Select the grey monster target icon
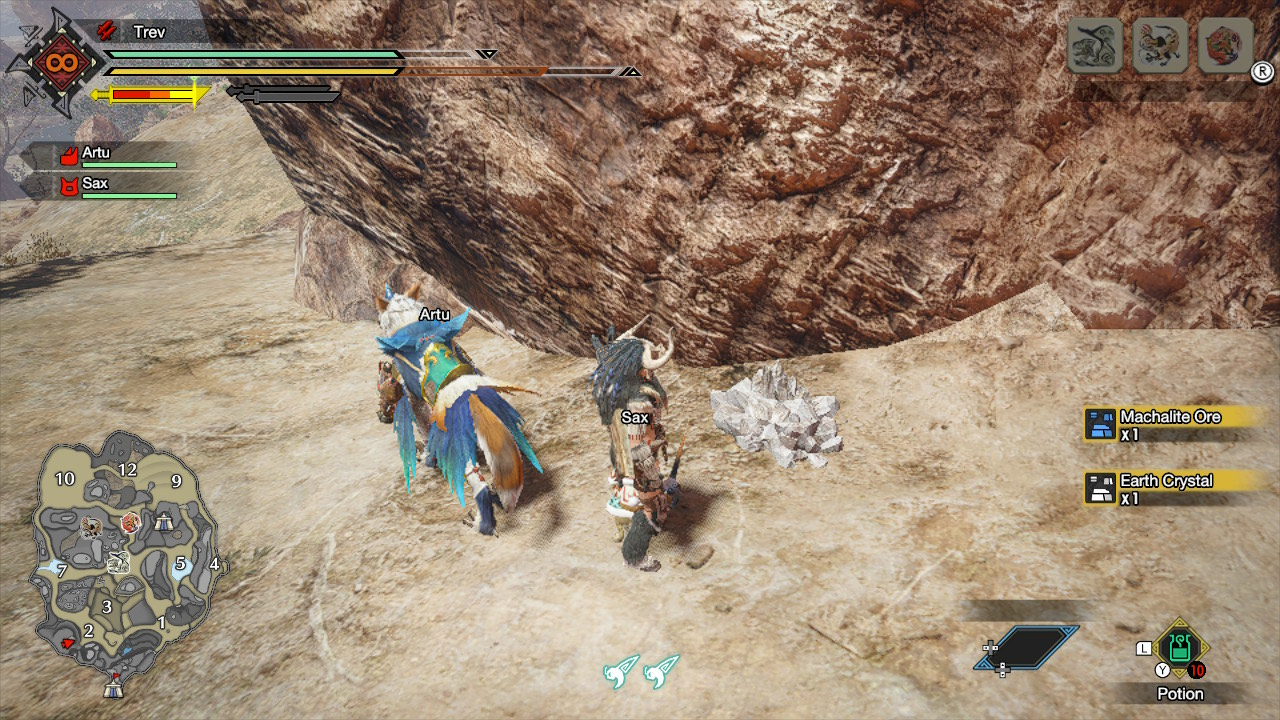This screenshot has width=1280, height=720. pyautogui.click(x=1094, y=46)
